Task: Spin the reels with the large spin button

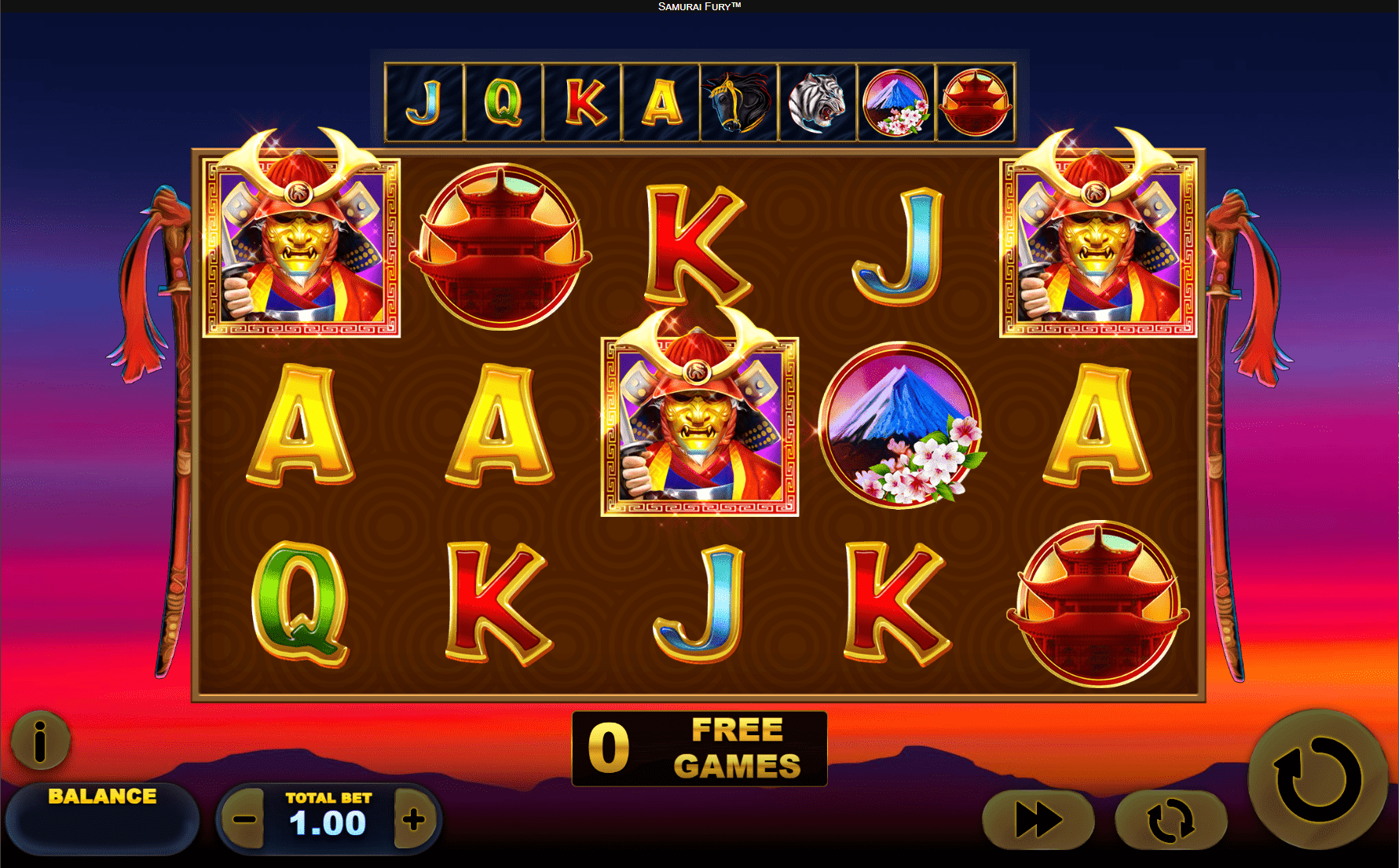Action: coord(1317,779)
